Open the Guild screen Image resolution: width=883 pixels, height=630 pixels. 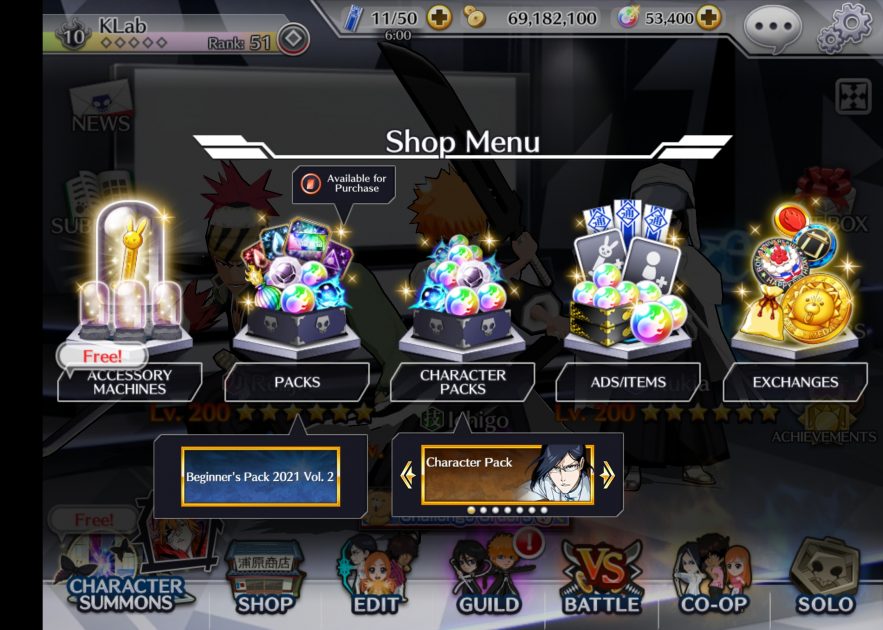[x=488, y=580]
